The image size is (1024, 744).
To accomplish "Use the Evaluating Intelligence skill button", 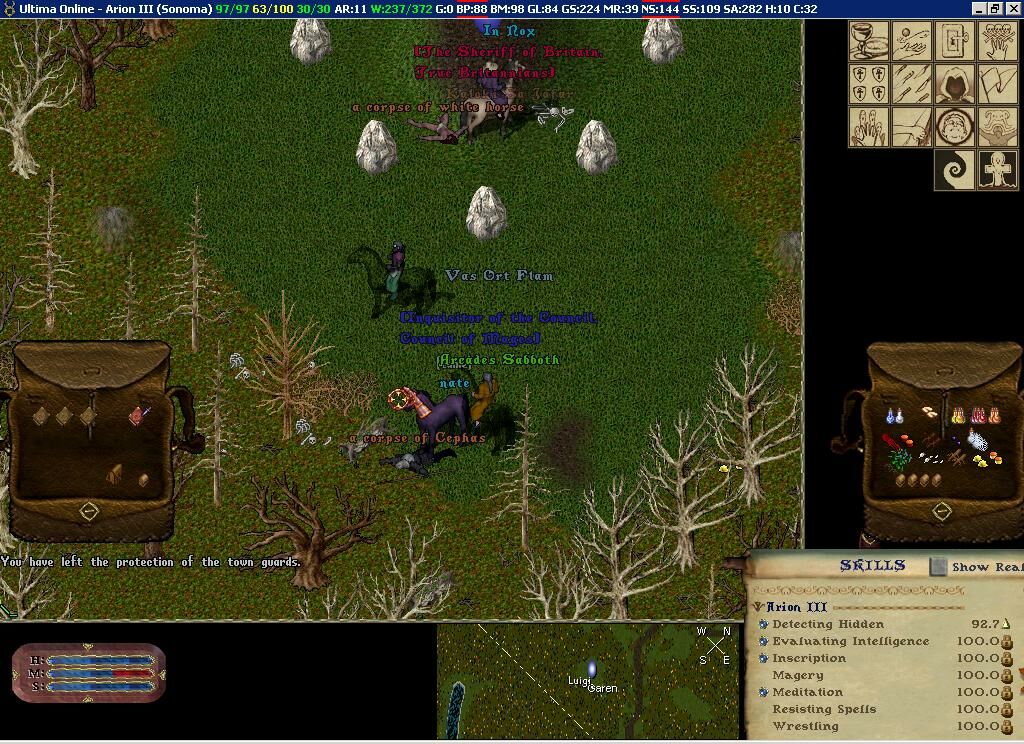I will click(763, 641).
